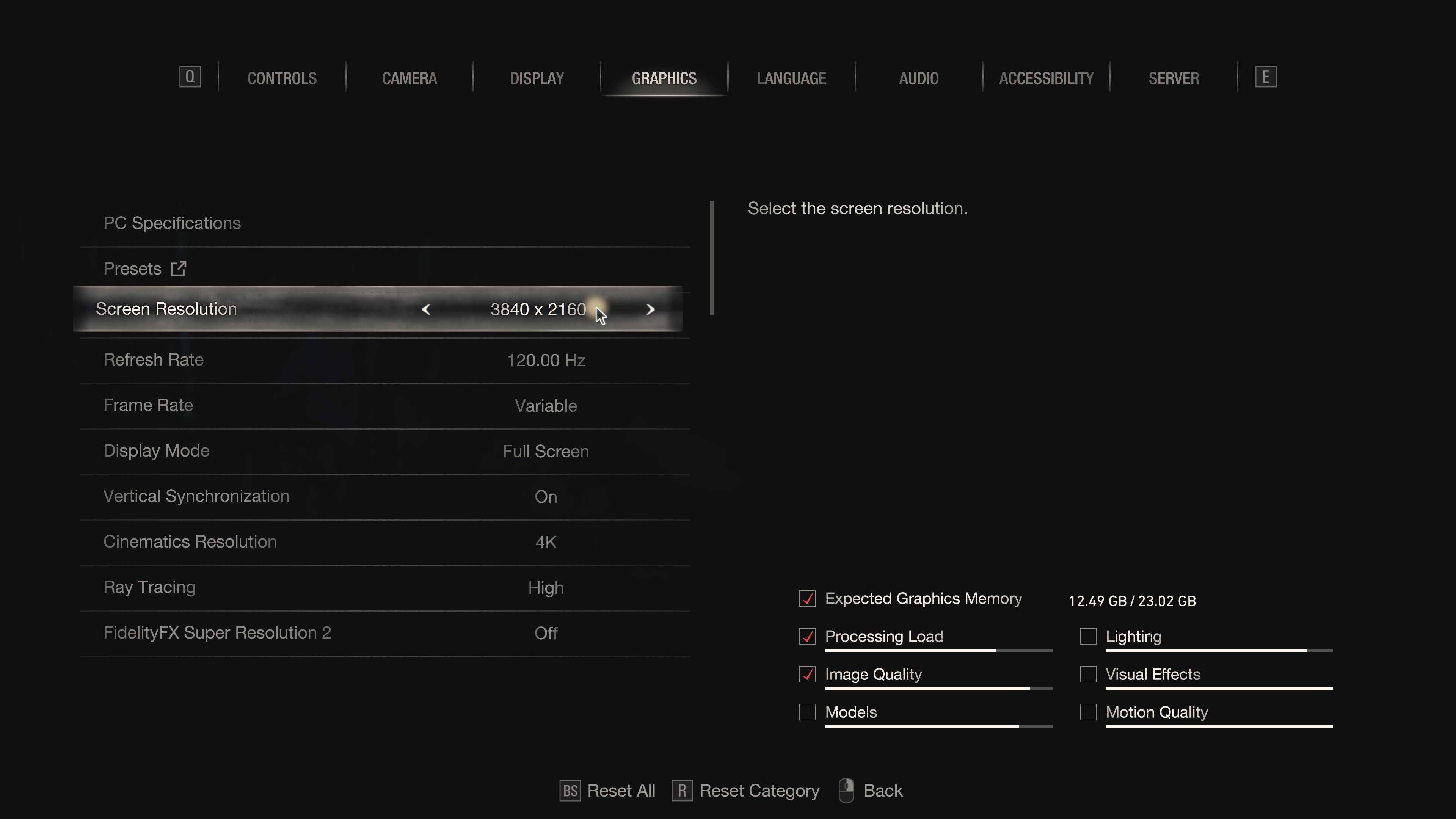
Task: Select the Refresh Rate setting row
Action: coord(384,360)
